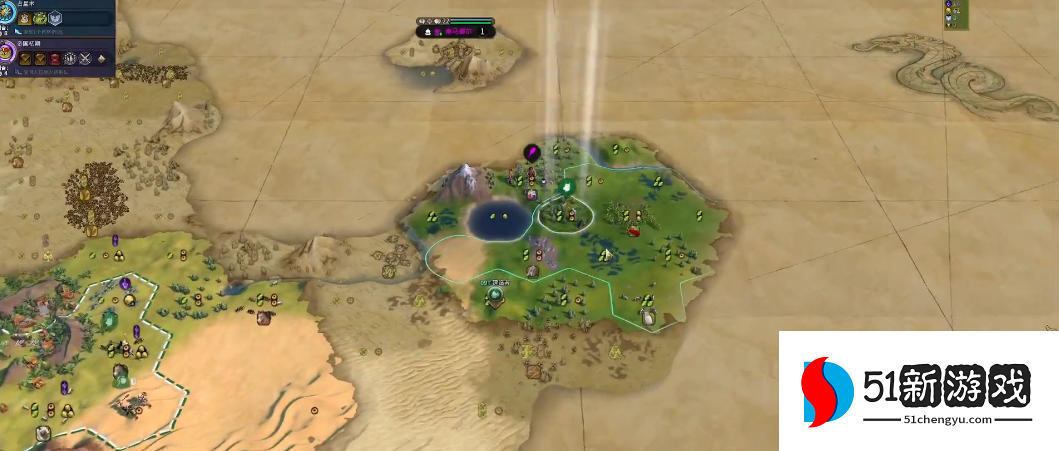The image size is (1059, 451).
Task: Click the purple-on-black unit flag icon
Action: 532,152
